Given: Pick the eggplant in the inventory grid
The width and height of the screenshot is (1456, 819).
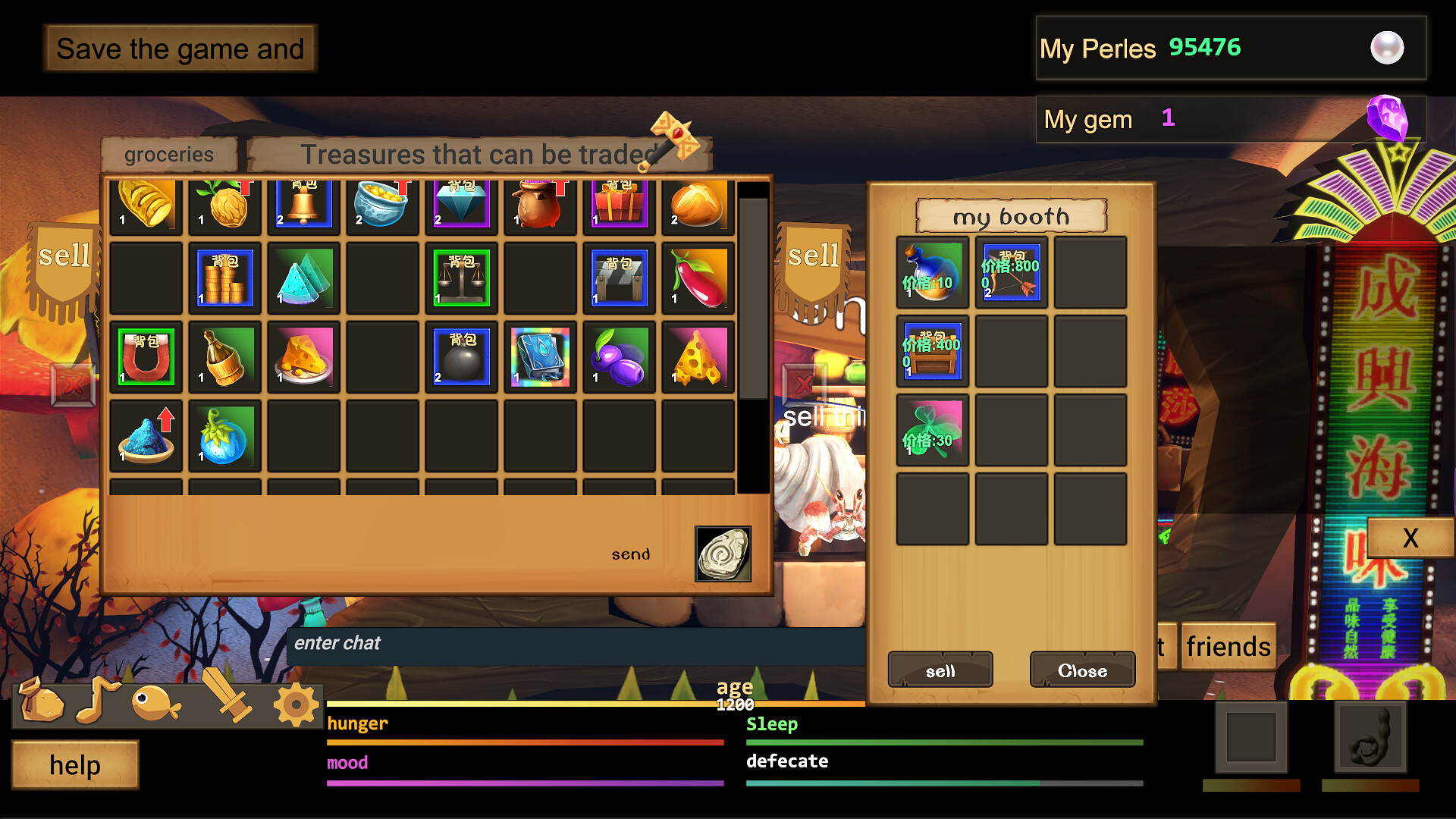Looking at the screenshot, I should (698, 279).
